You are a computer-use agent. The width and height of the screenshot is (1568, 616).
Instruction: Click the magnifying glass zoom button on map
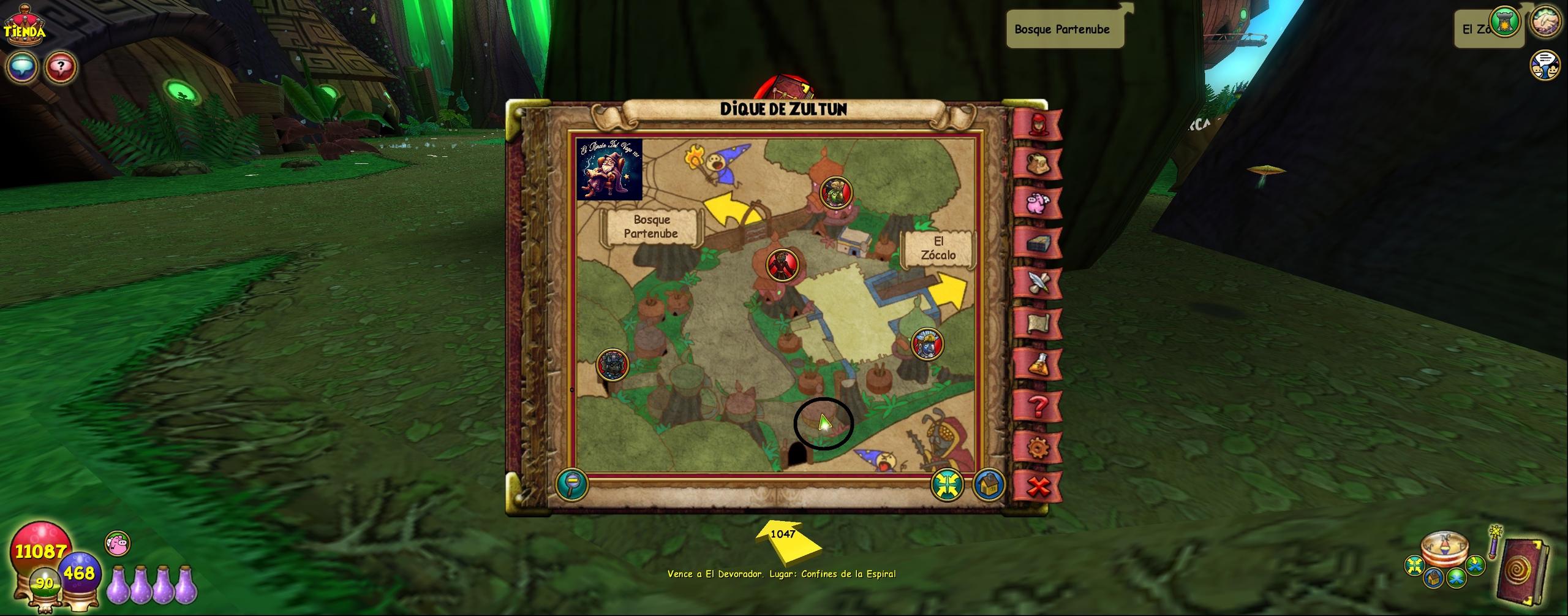tap(572, 484)
